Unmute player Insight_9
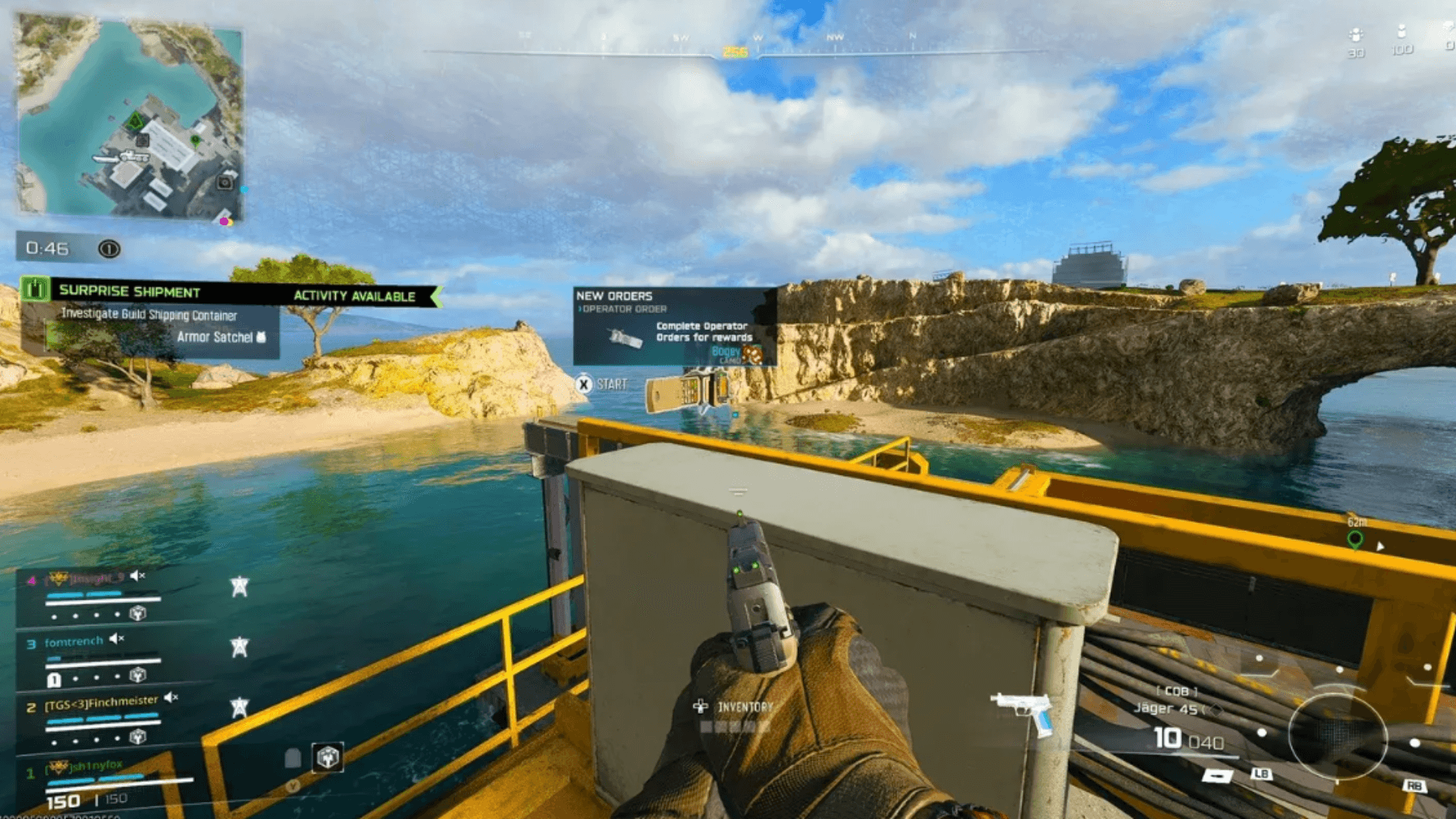The height and width of the screenshot is (819, 1456). (137, 576)
